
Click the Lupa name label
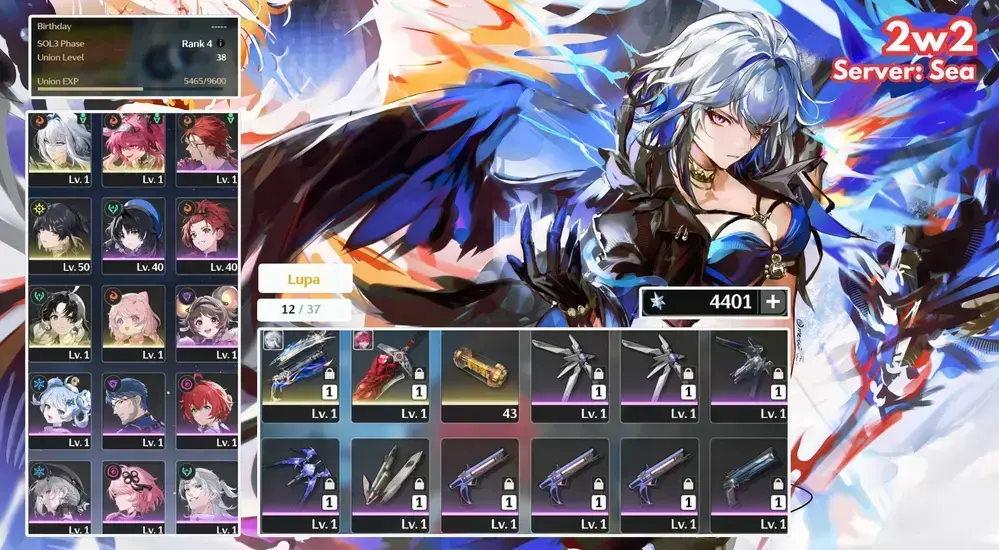(x=304, y=279)
